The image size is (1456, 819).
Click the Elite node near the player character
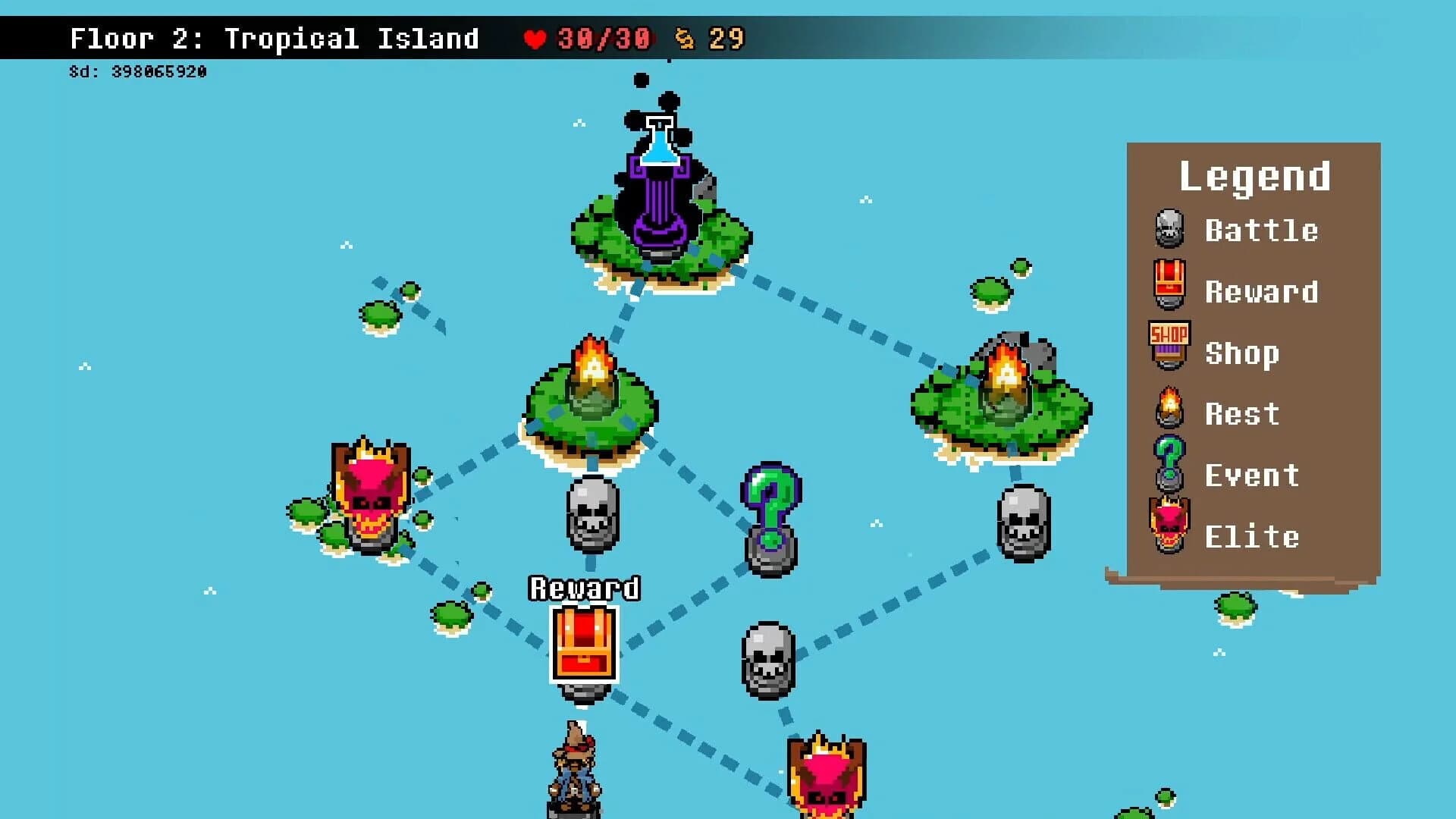coord(827,773)
